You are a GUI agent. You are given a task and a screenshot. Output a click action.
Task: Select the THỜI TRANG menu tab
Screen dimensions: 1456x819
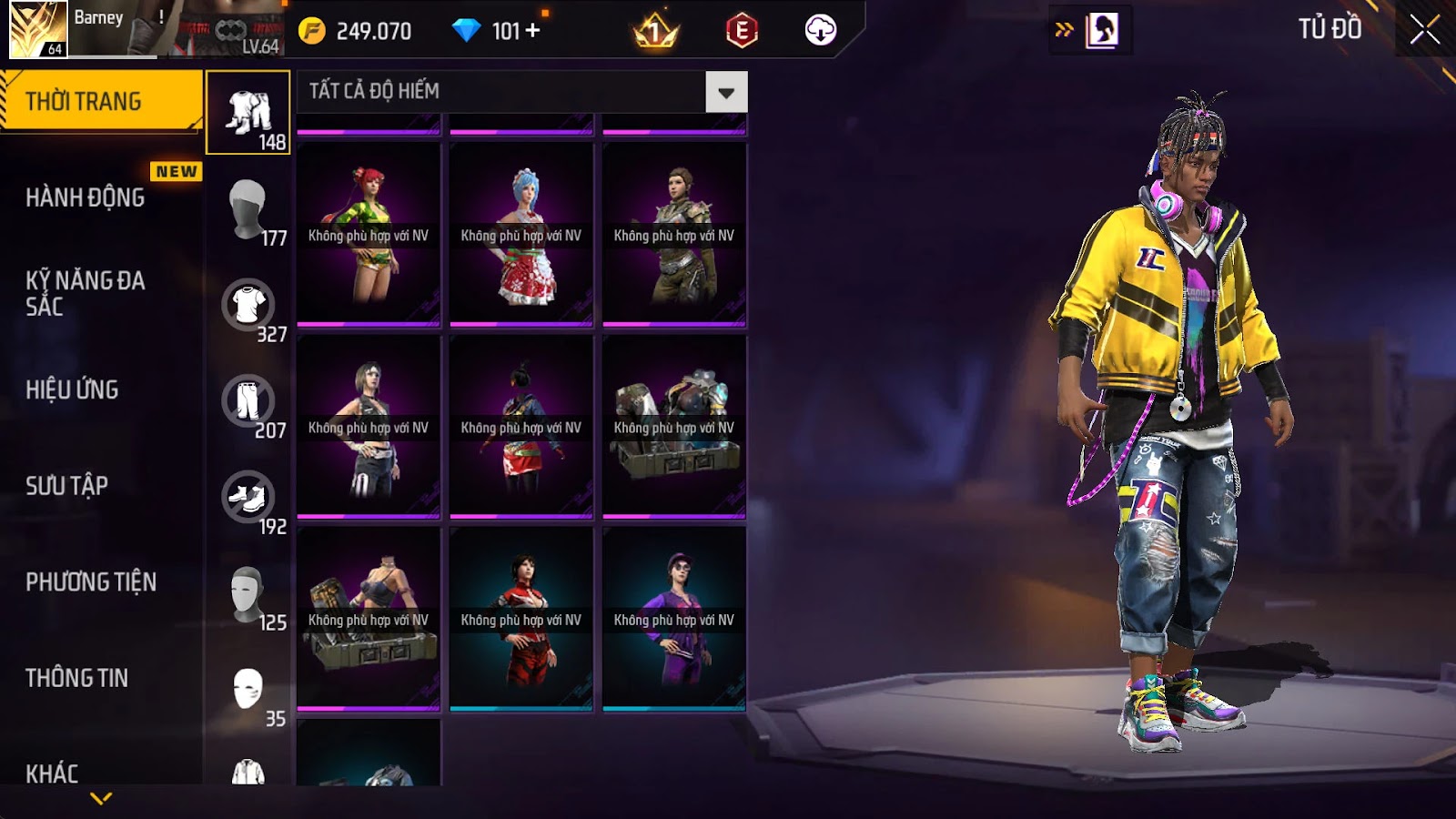(100, 101)
